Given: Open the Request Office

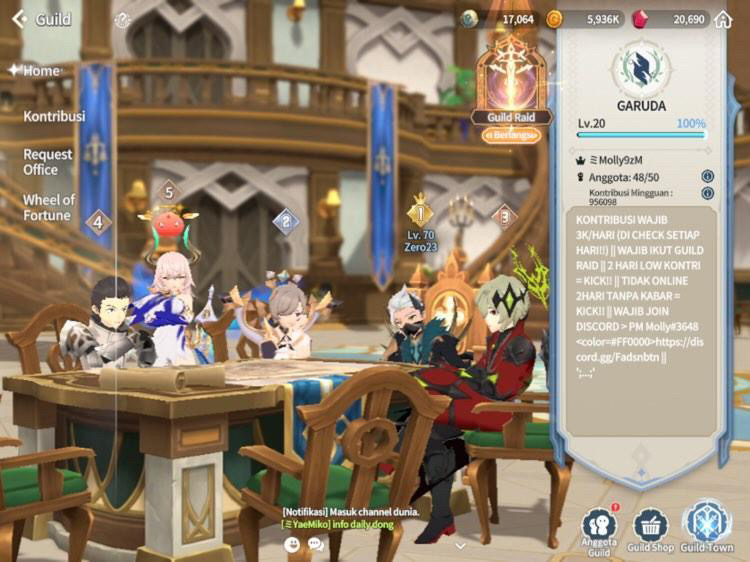Looking at the screenshot, I should [48, 162].
